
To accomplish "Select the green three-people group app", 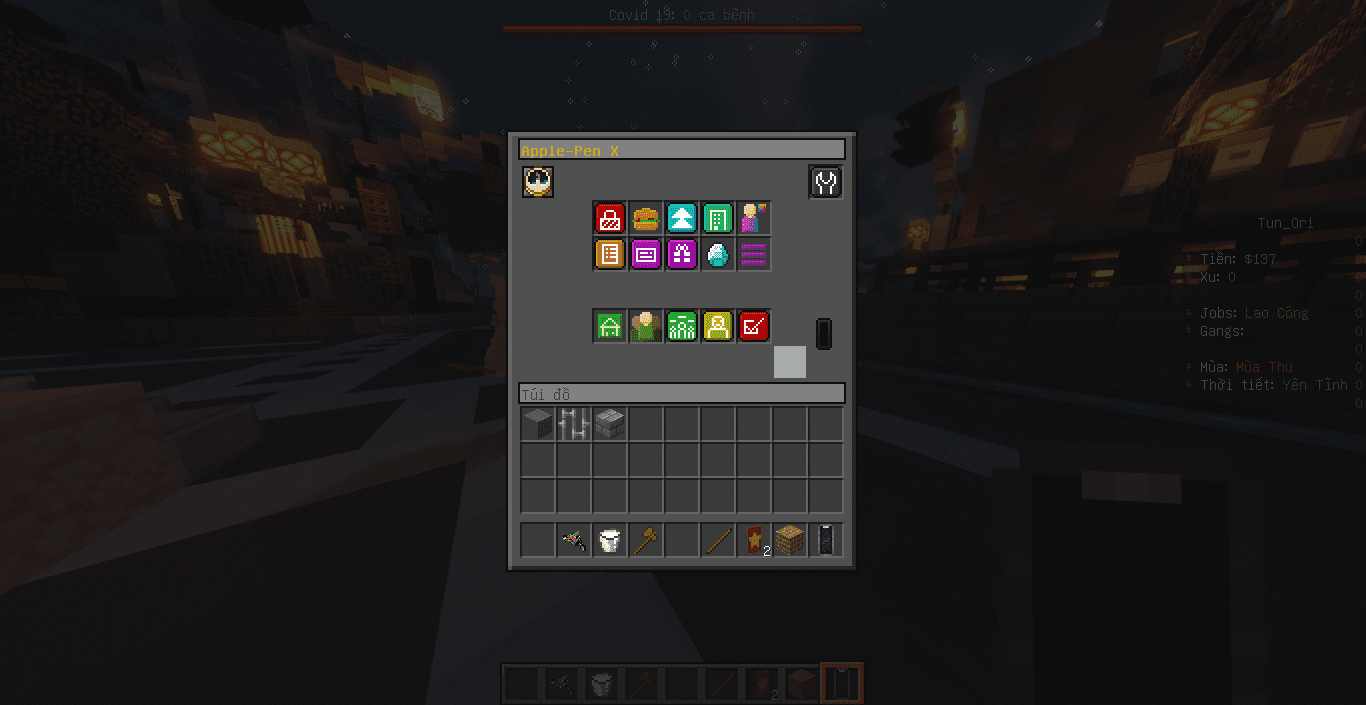I will coord(682,326).
